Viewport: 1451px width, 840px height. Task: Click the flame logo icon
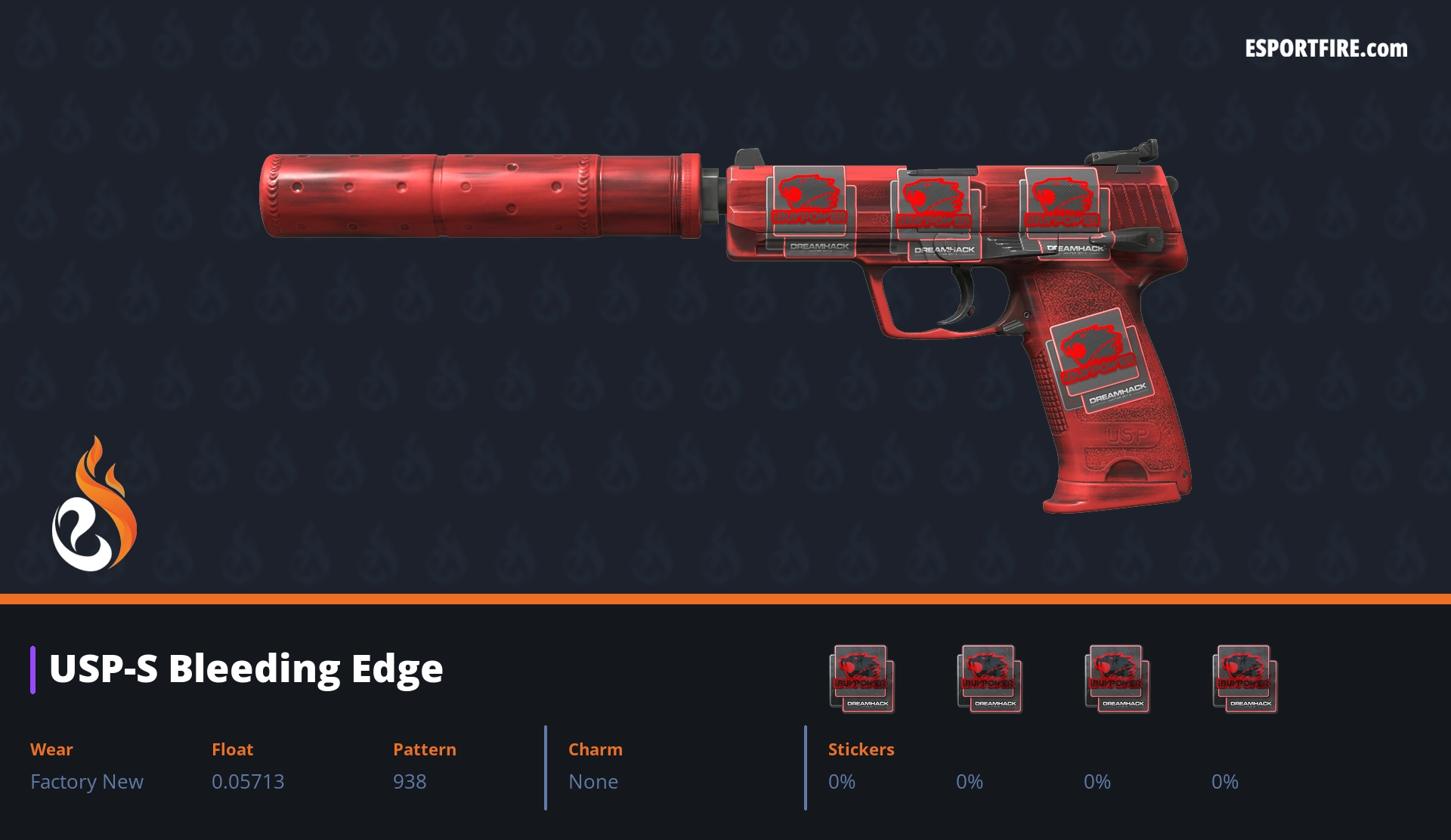pos(94,505)
